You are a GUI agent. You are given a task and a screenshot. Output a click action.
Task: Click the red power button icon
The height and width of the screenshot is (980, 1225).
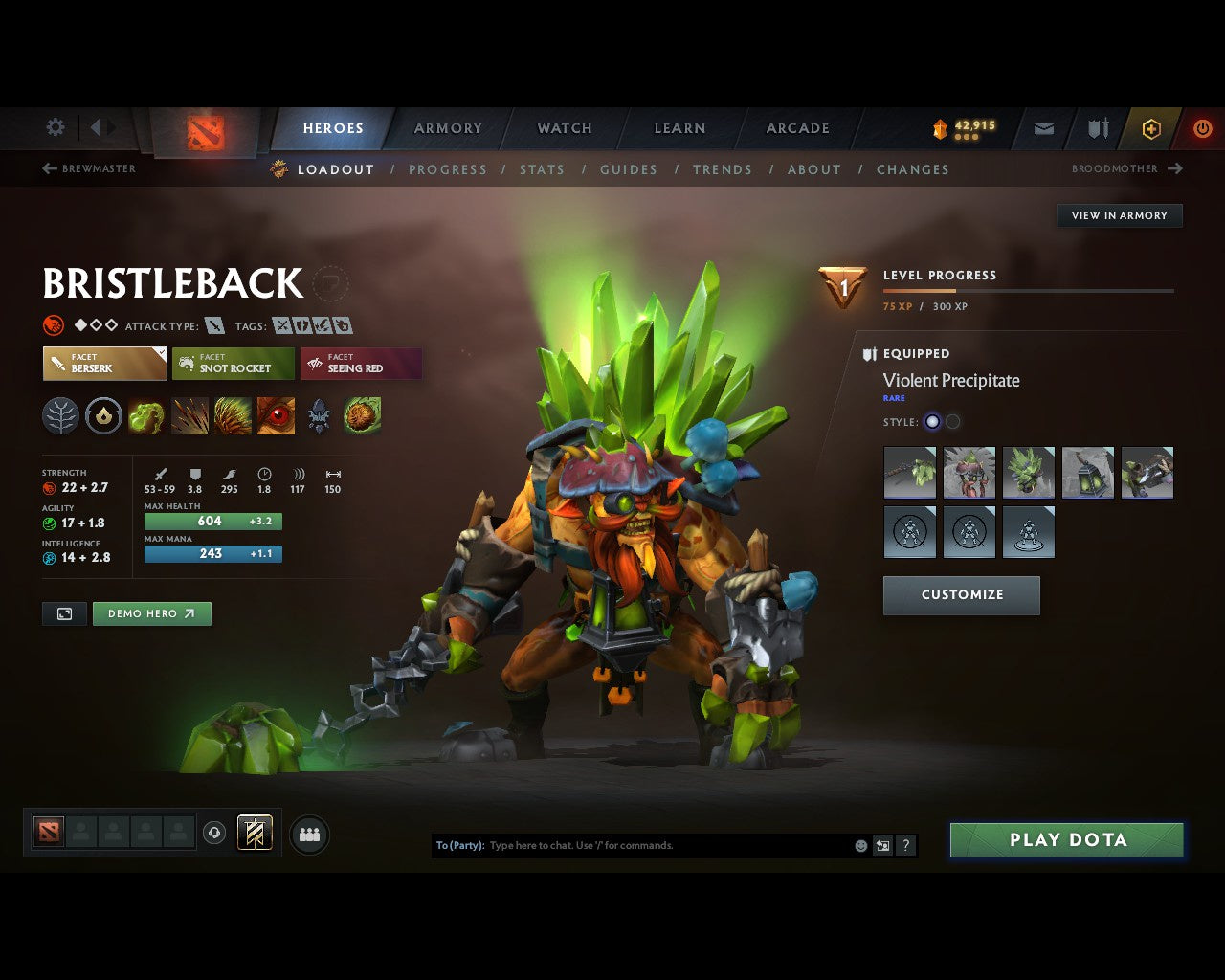point(1203,128)
